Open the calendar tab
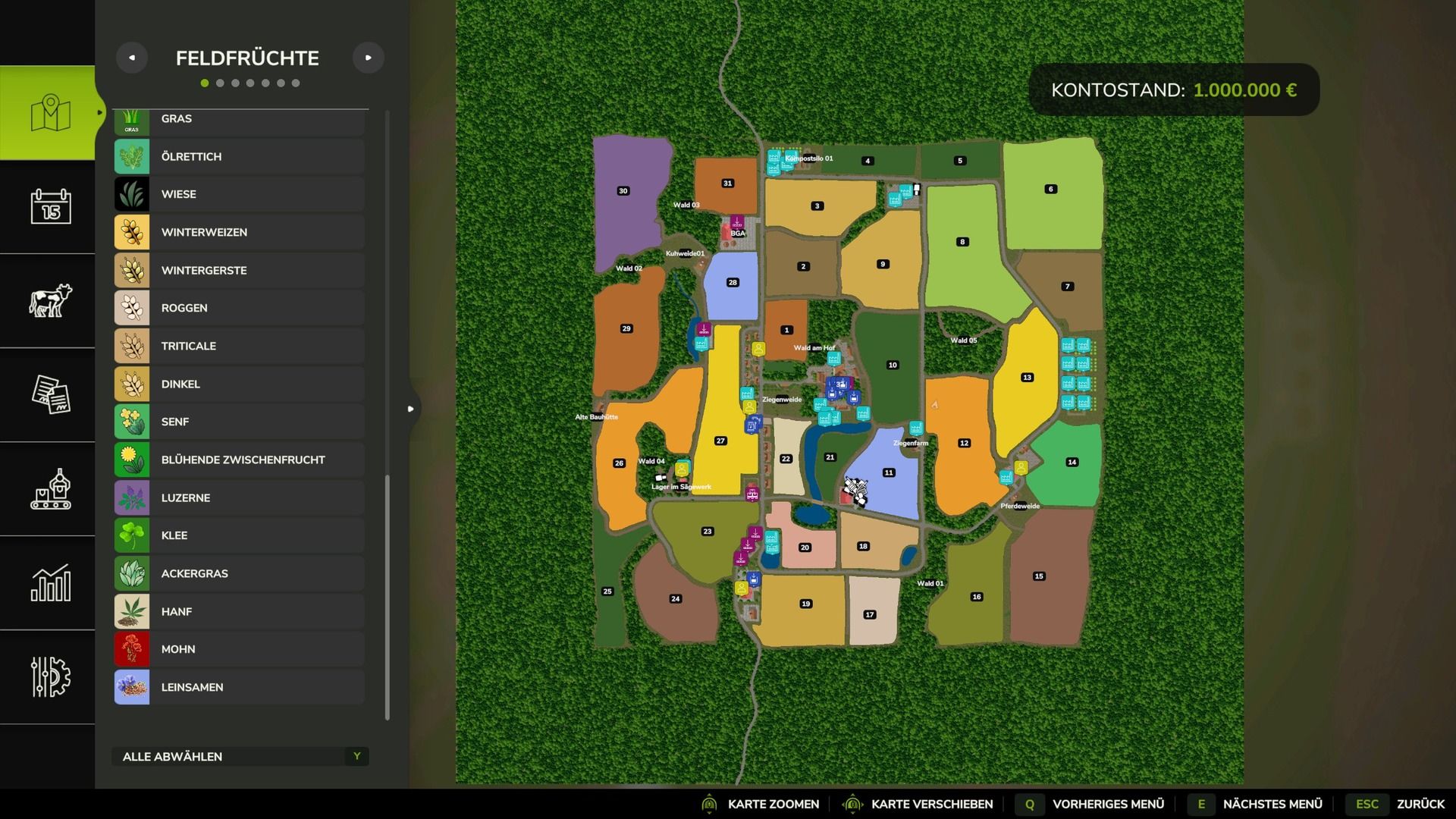This screenshot has height=819, width=1456. 50,206
